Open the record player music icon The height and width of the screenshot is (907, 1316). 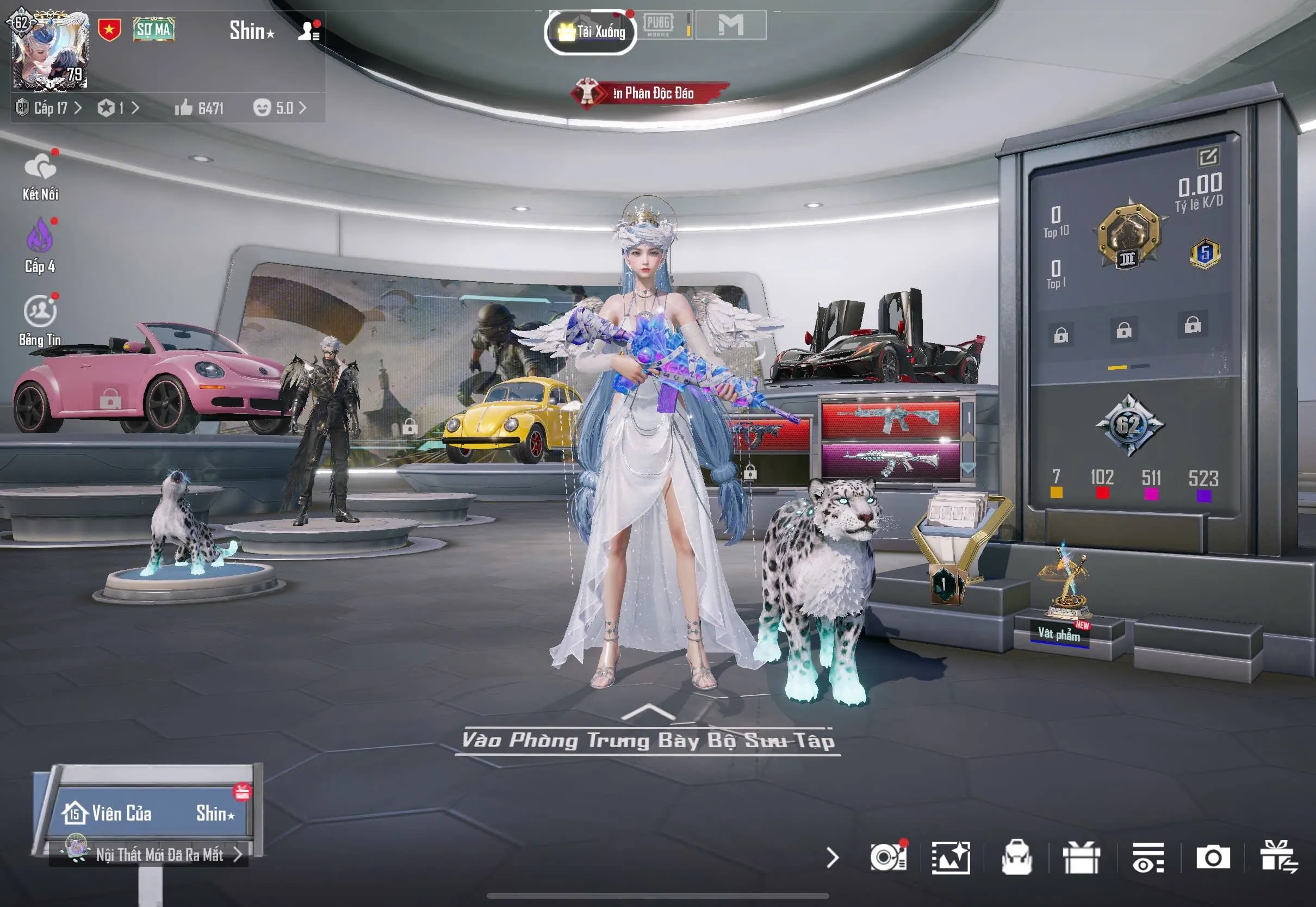pos(888,857)
